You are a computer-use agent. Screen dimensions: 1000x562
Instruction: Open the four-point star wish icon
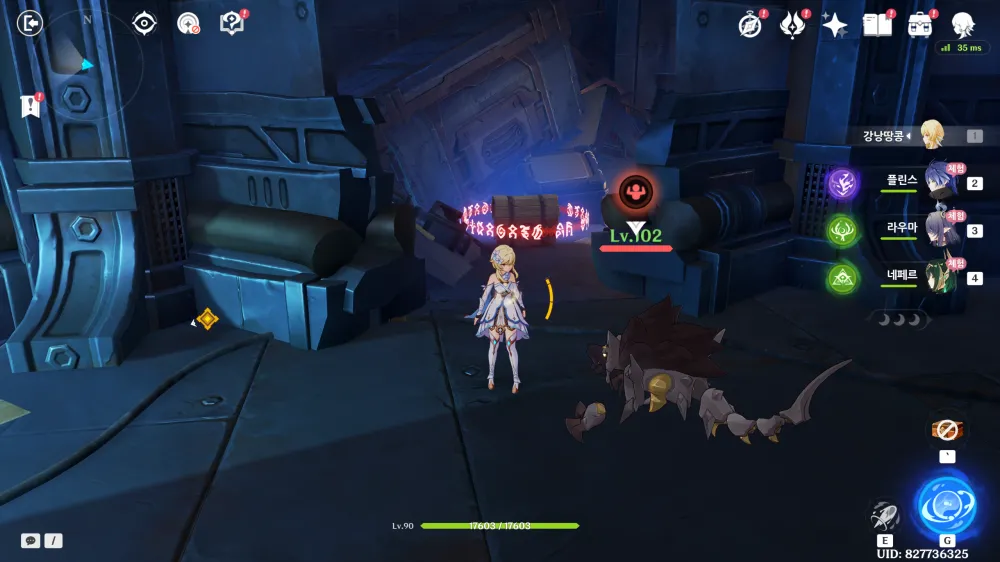[x=835, y=25]
